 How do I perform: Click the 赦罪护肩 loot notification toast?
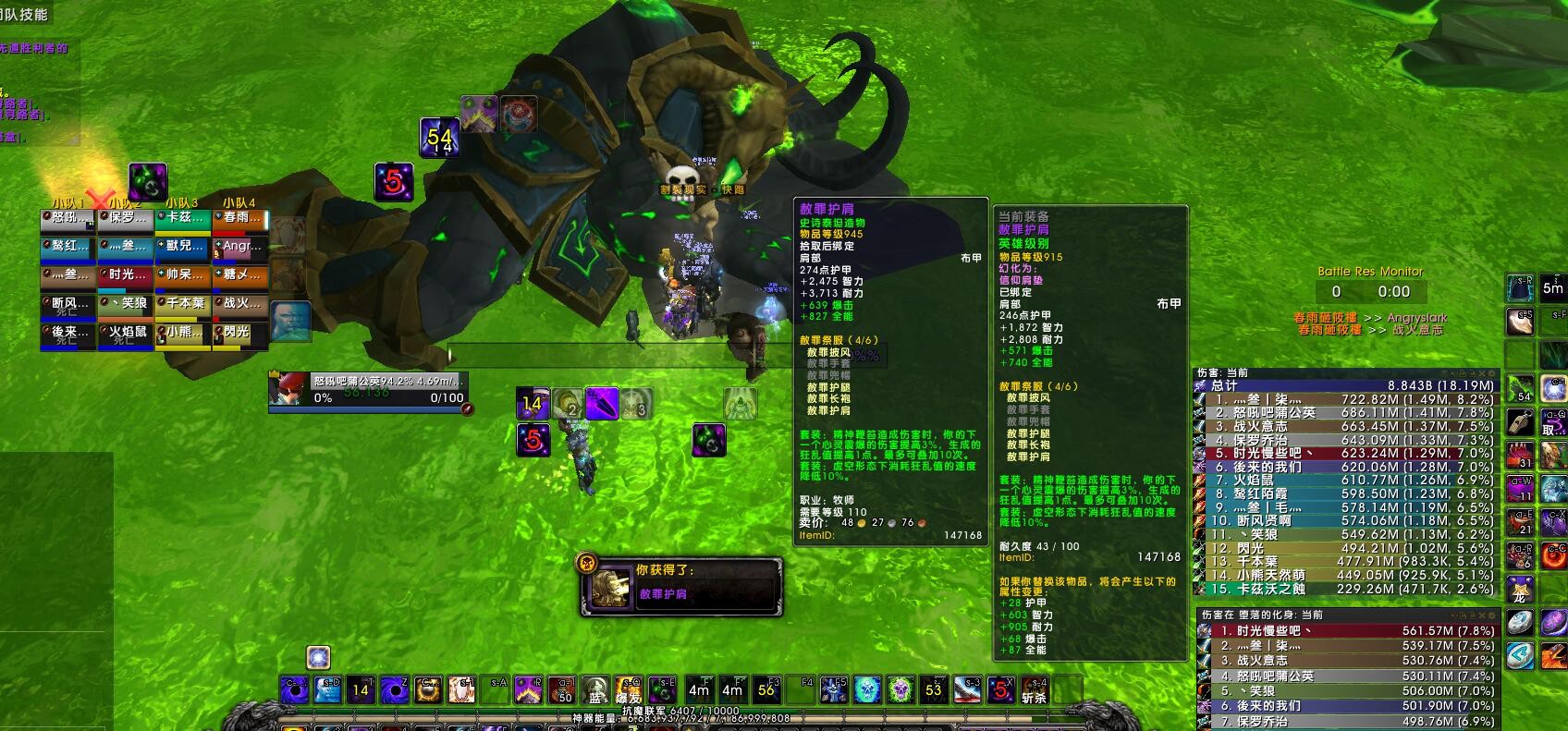pos(681,584)
